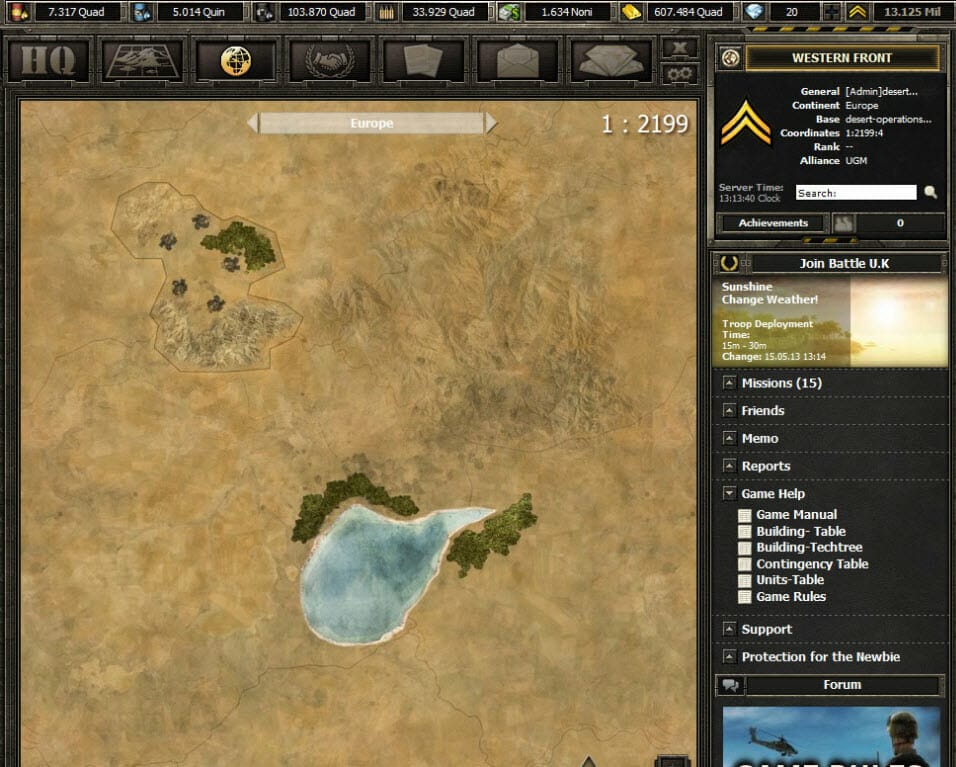Image resolution: width=956 pixels, height=767 pixels.
Task: Expand the Memo section
Action: tap(759, 438)
